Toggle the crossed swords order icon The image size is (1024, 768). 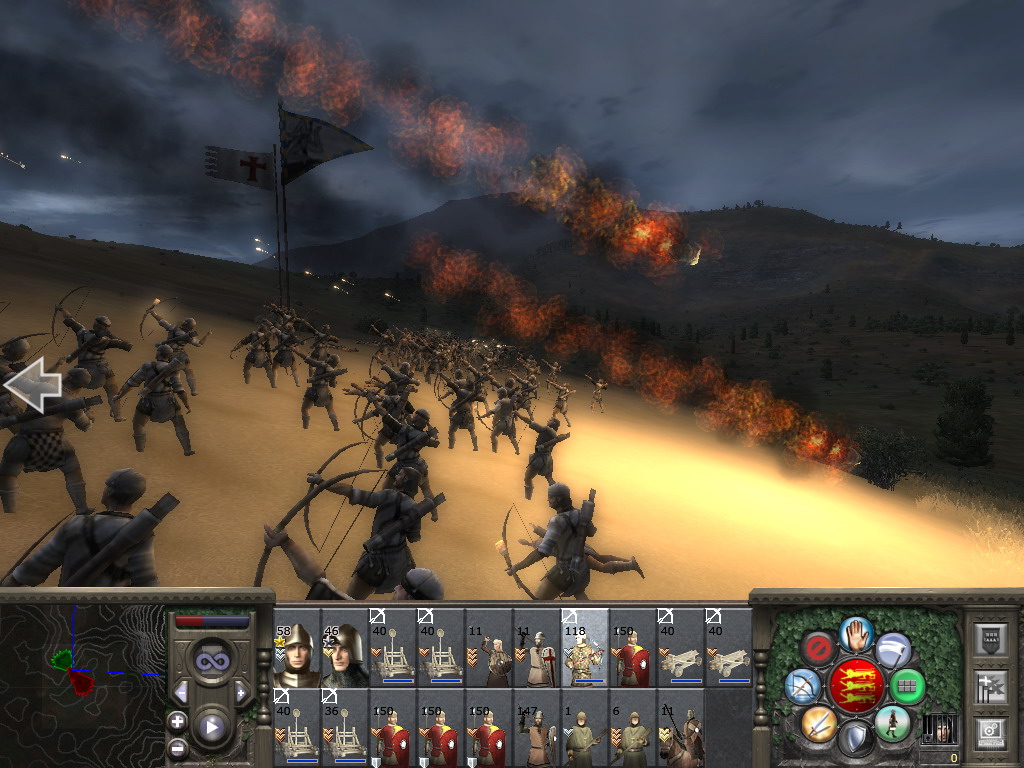(x=819, y=722)
